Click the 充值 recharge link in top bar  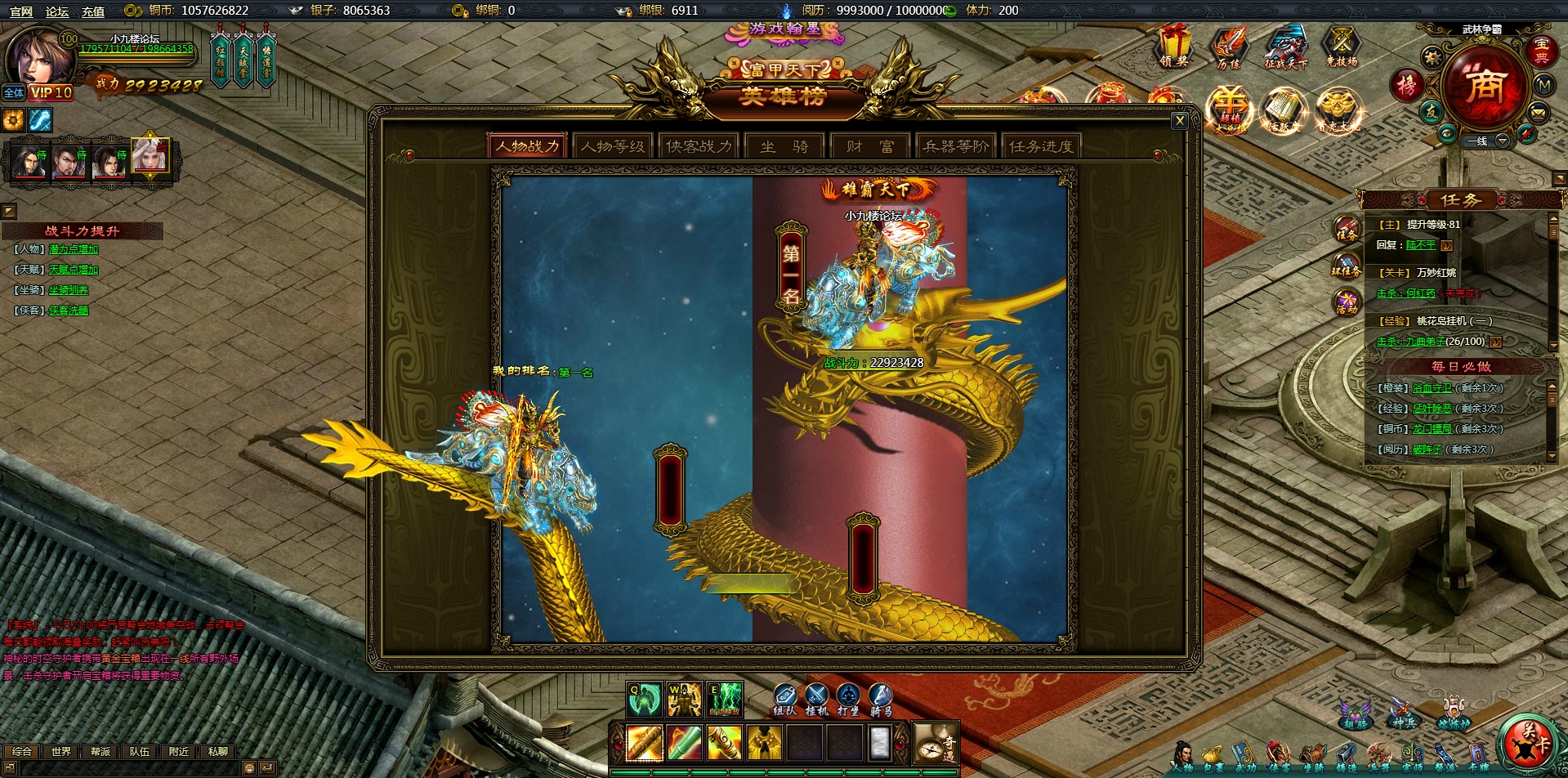[93, 11]
